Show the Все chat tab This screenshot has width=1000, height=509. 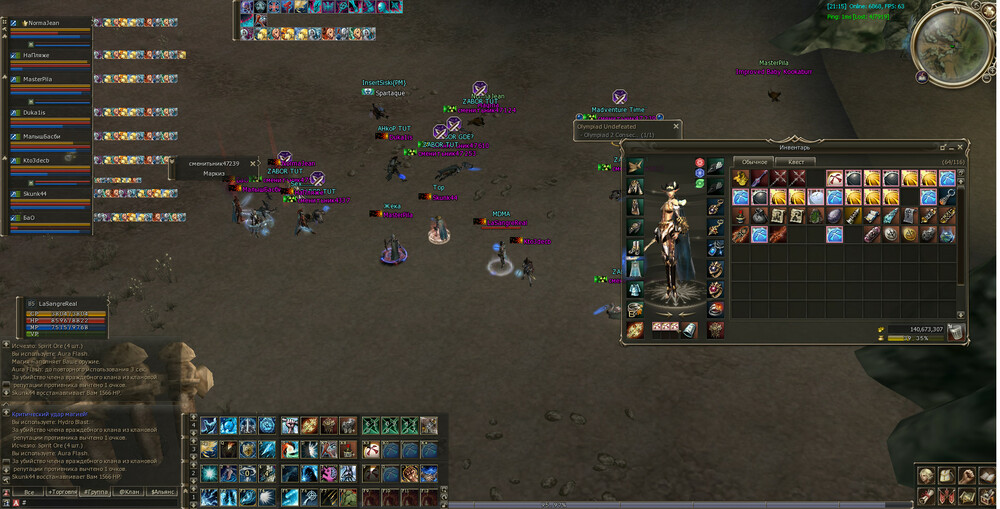[x=29, y=492]
